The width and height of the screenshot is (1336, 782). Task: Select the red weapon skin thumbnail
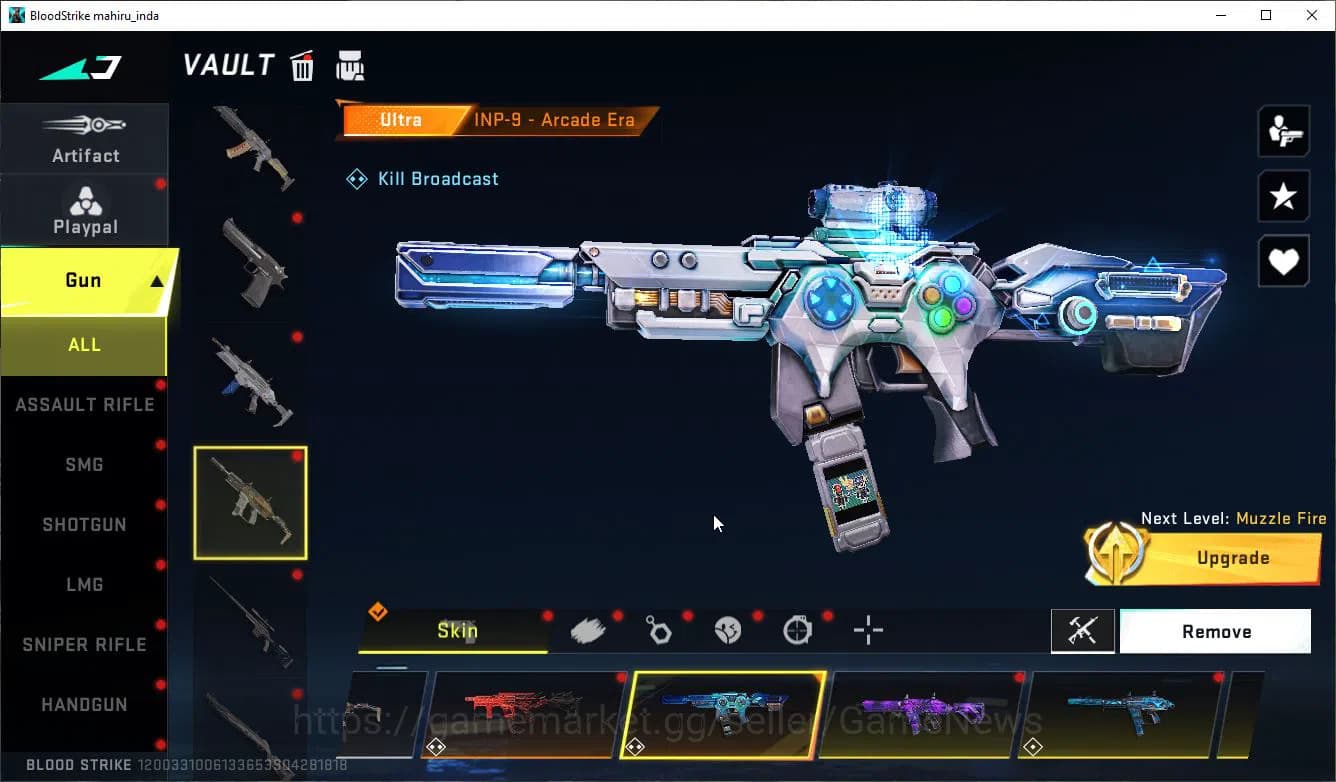click(x=525, y=713)
